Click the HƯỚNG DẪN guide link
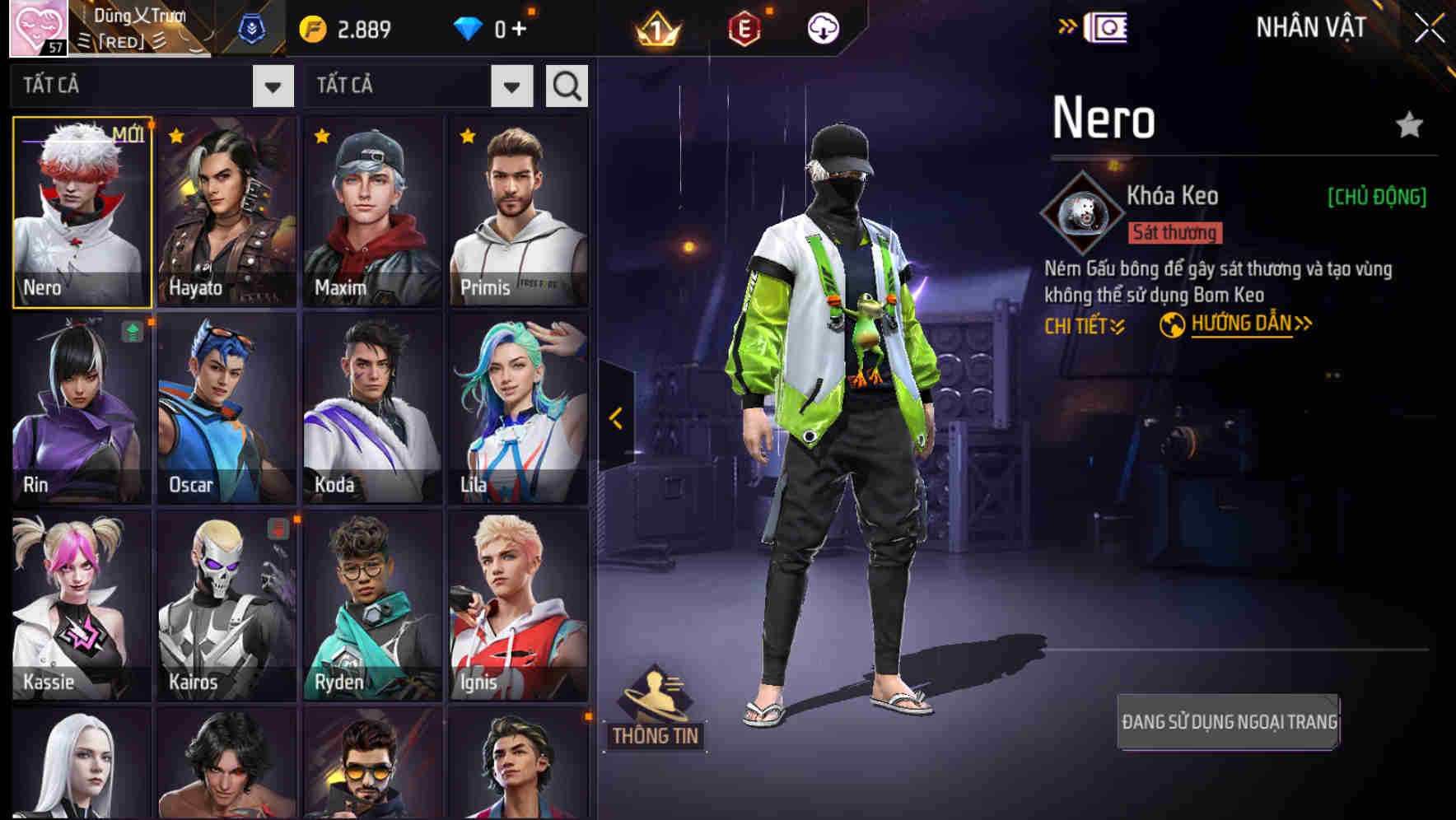 pyautogui.click(x=1242, y=324)
